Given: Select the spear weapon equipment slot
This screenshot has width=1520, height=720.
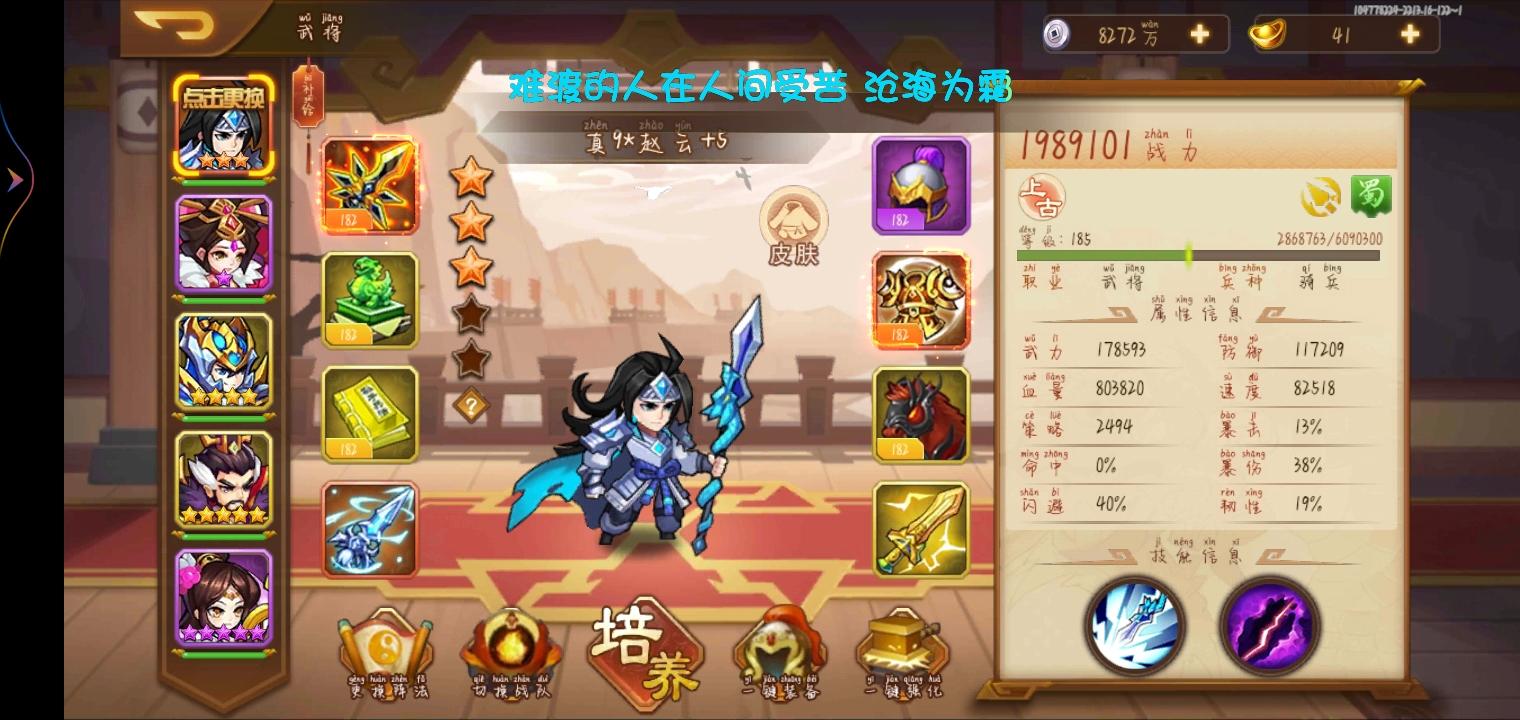Looking at the screenshot, I should [x=370, y=184].
